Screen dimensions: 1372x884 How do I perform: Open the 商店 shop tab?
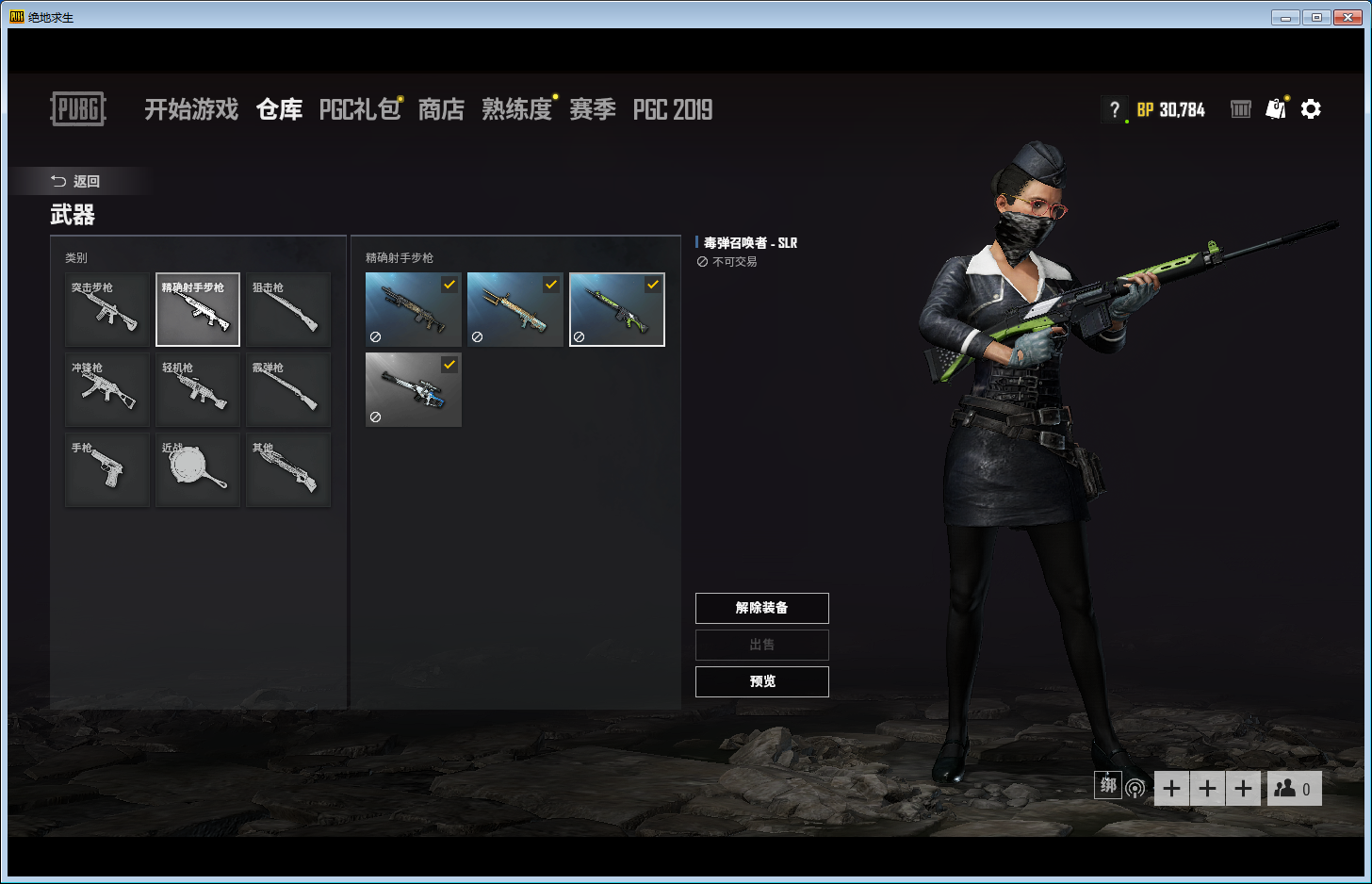tap(441, 109)
